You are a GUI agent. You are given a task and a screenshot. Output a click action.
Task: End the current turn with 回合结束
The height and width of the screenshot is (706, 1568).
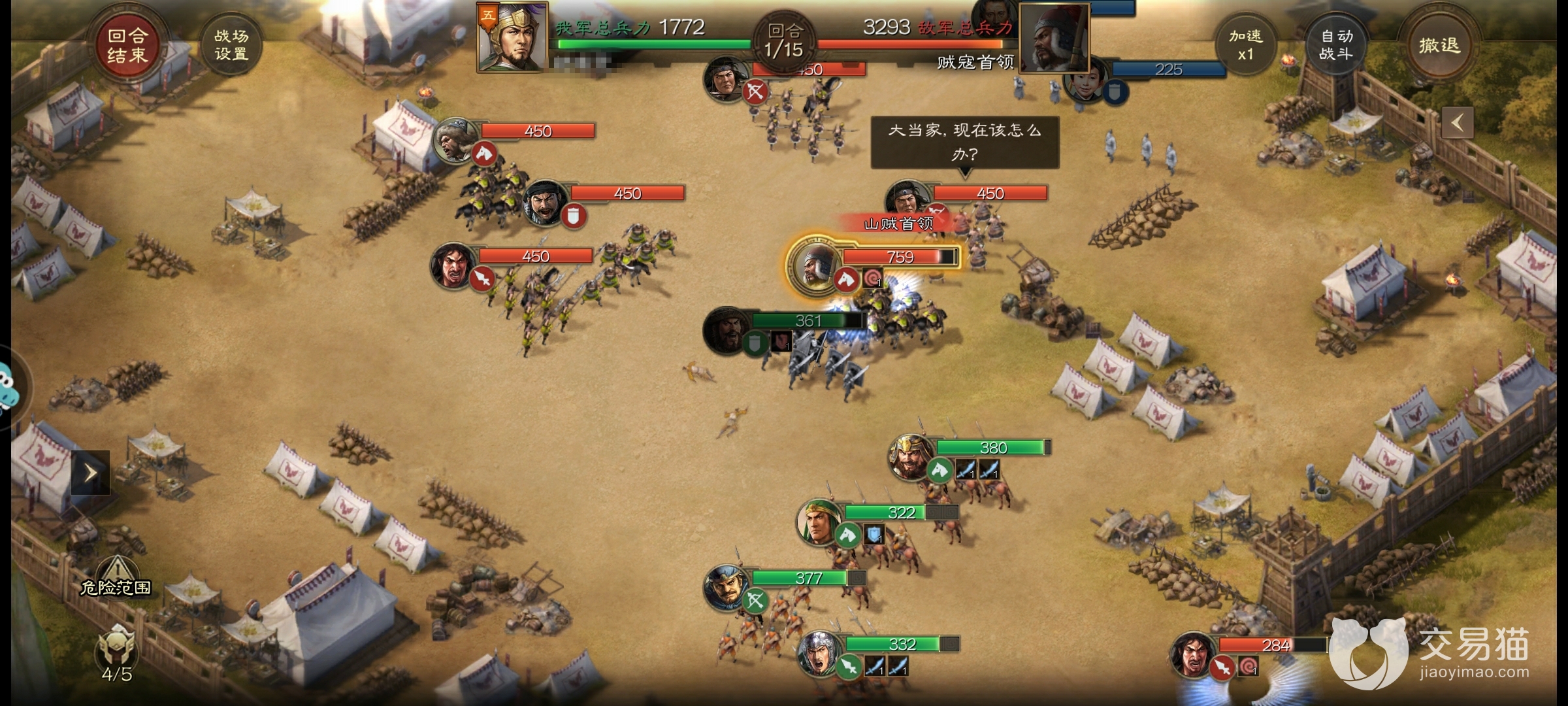[x=127, y=45]
